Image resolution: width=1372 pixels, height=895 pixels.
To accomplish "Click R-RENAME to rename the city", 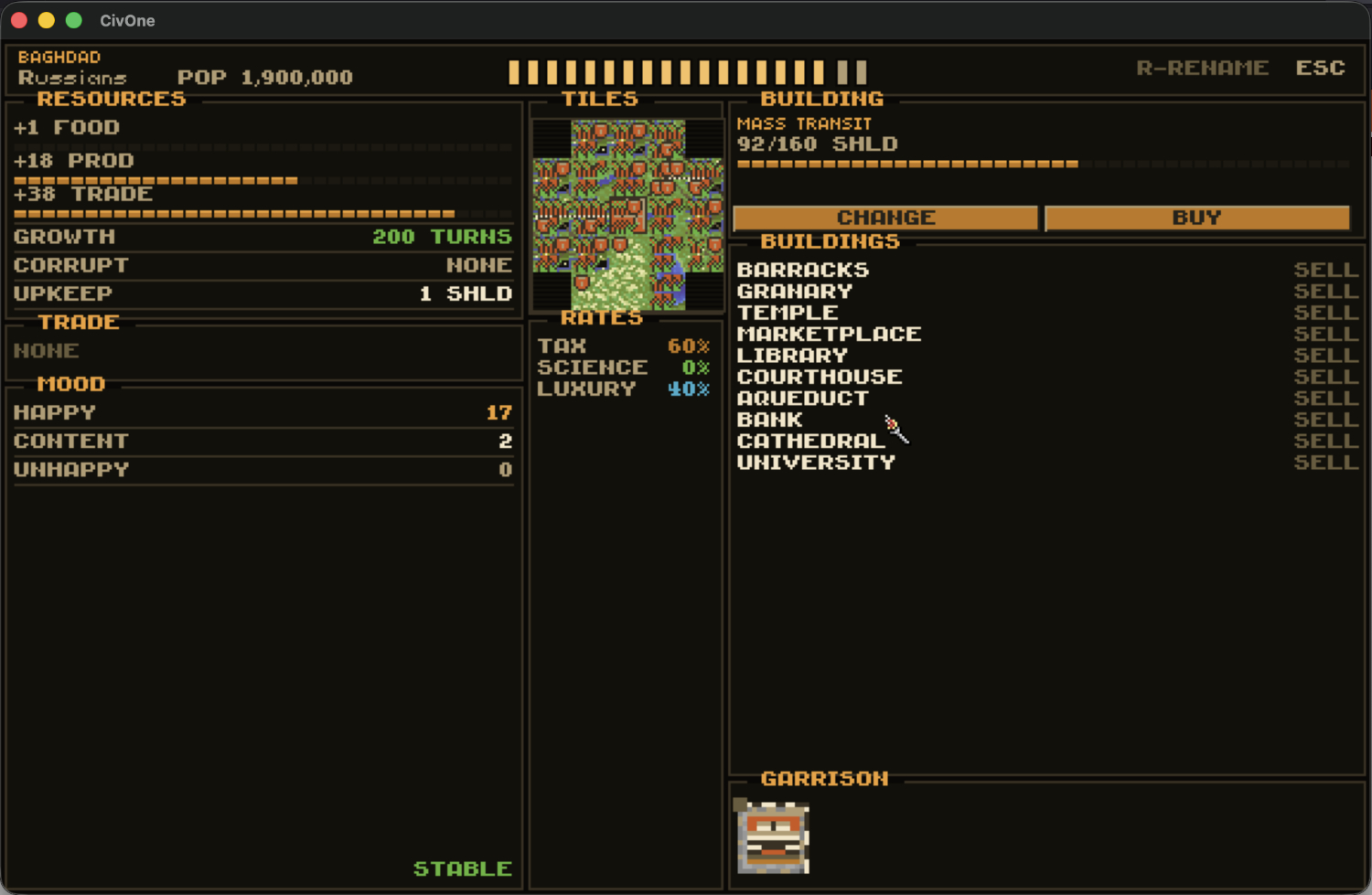I will pos(1202,69).
